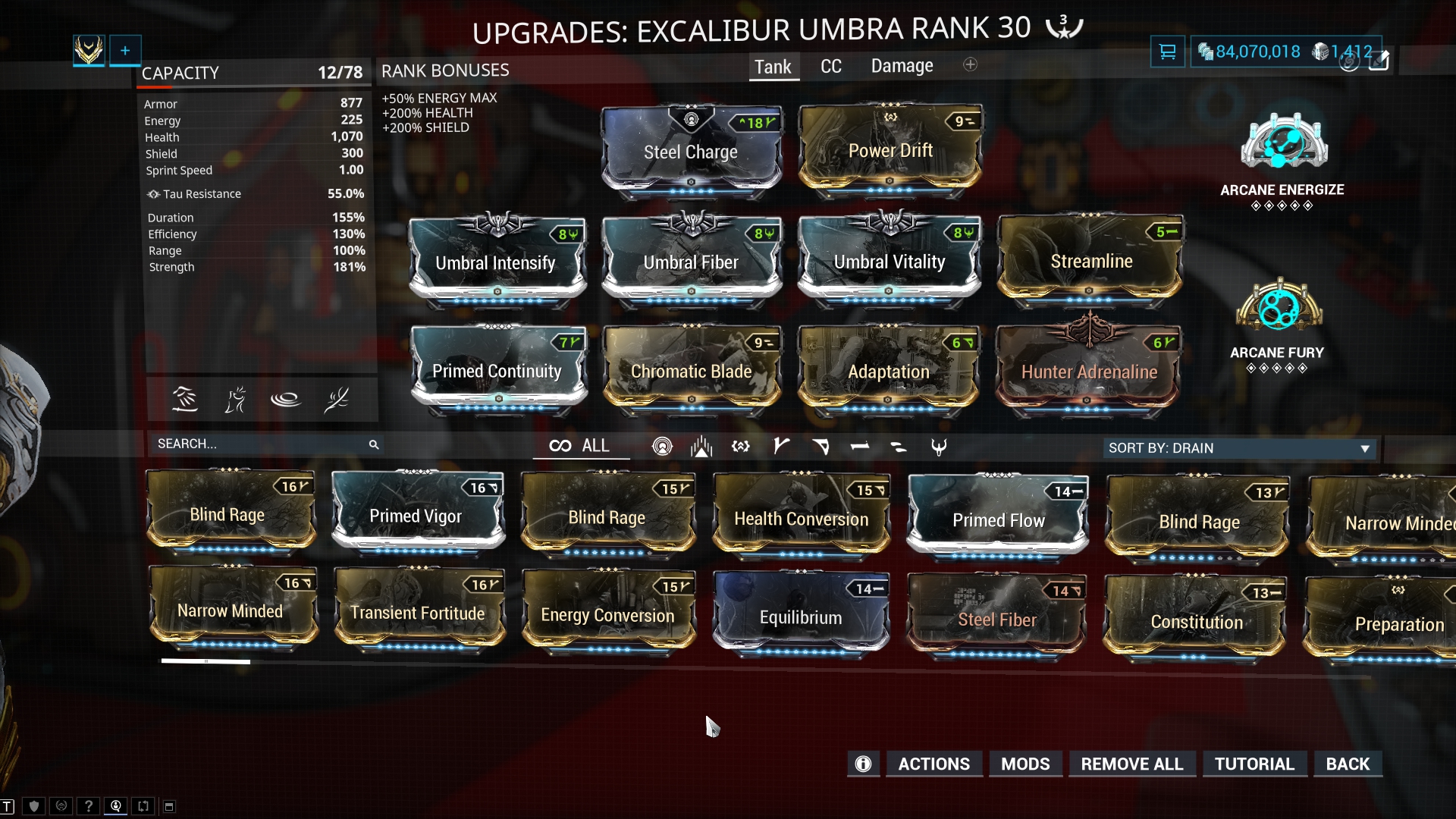
Task: Open the market cart icon
Action: pyautogui.click(x=1167, y=52)
